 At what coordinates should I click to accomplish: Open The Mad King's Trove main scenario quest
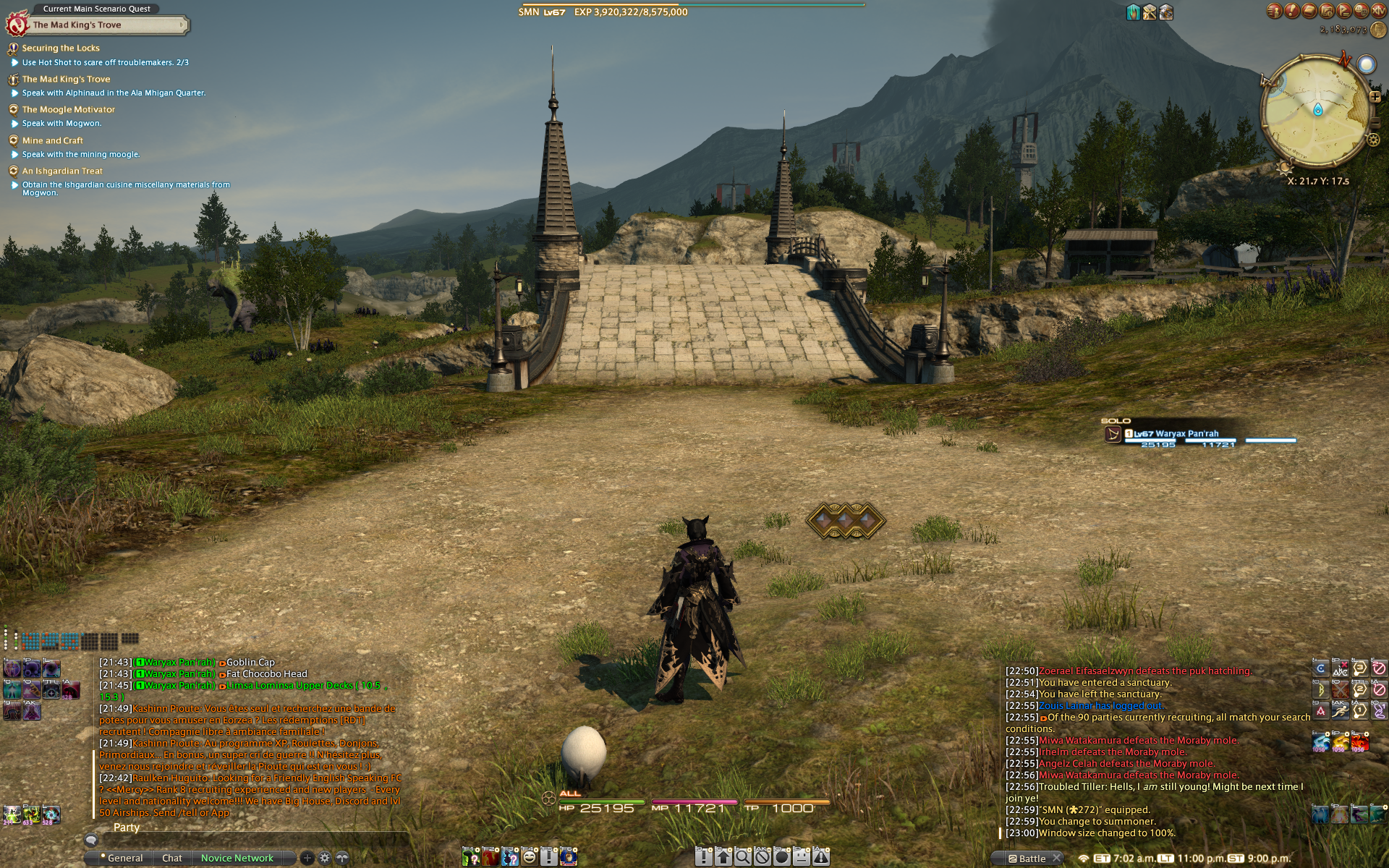pos(77,25)
